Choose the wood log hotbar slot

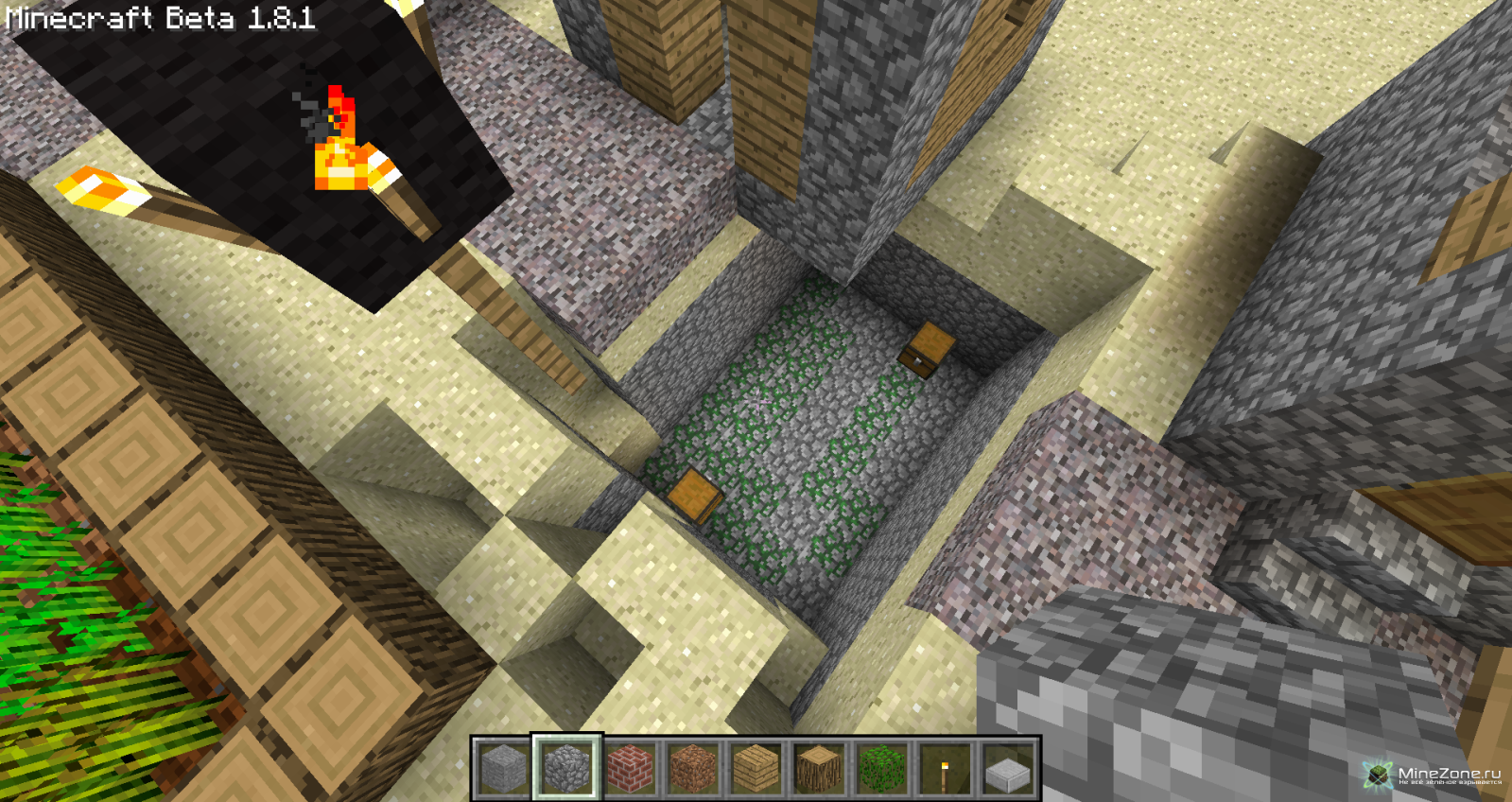[x=819, y=767]
